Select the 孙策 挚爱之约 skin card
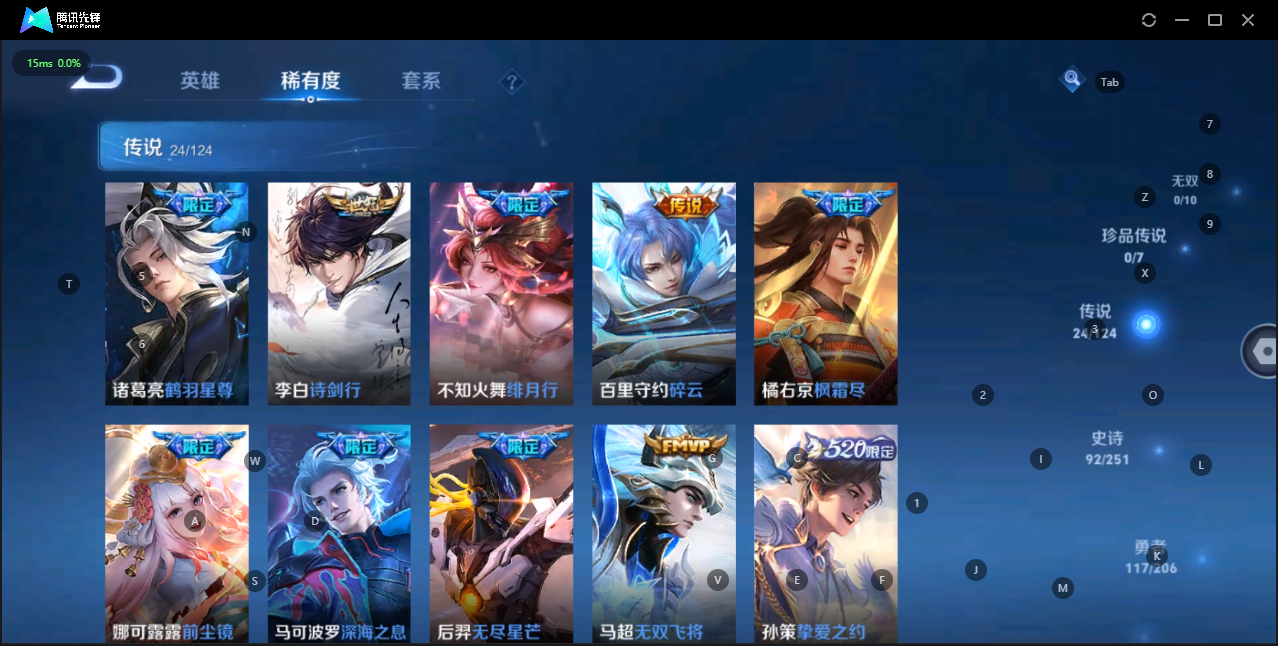Image resolution: width=1278 pixels, height=646 pixels. tap(825, 534)
